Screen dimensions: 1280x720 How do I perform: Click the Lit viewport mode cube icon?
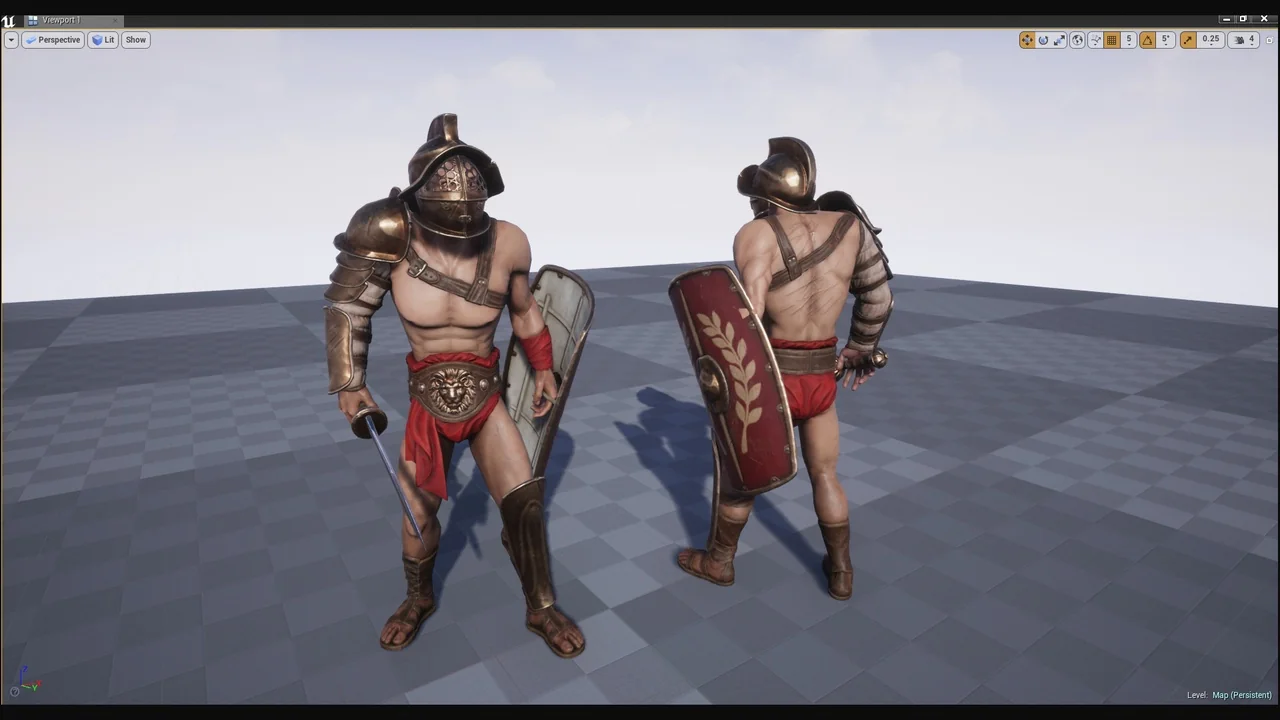97,39
